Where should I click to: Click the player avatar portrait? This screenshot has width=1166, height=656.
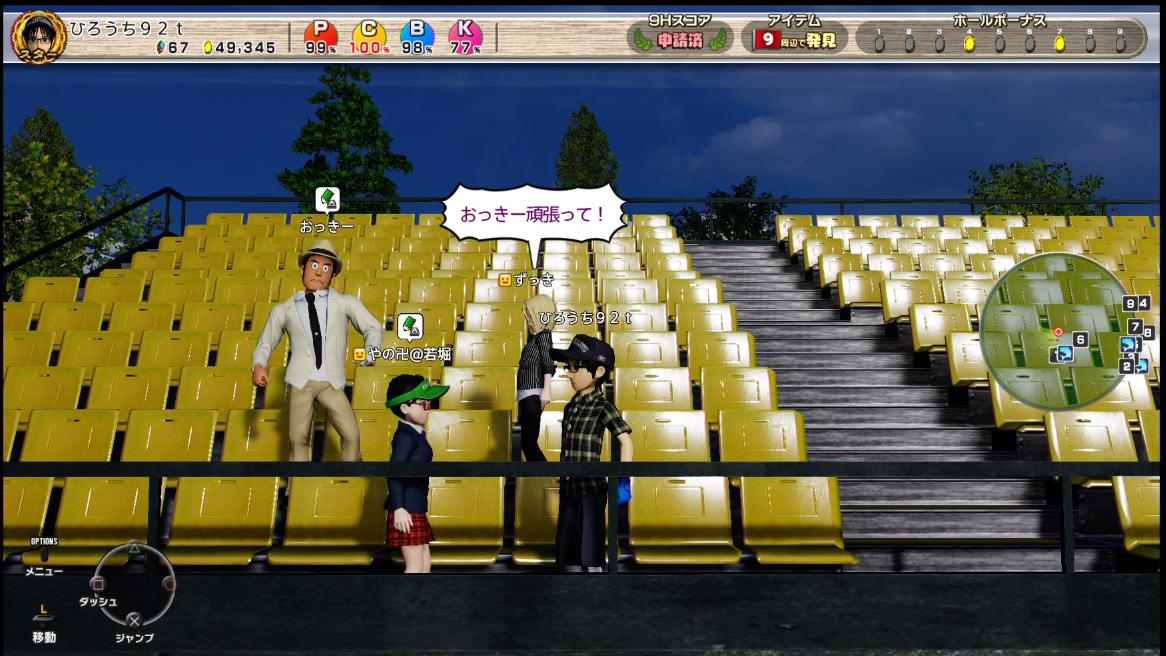38,37
